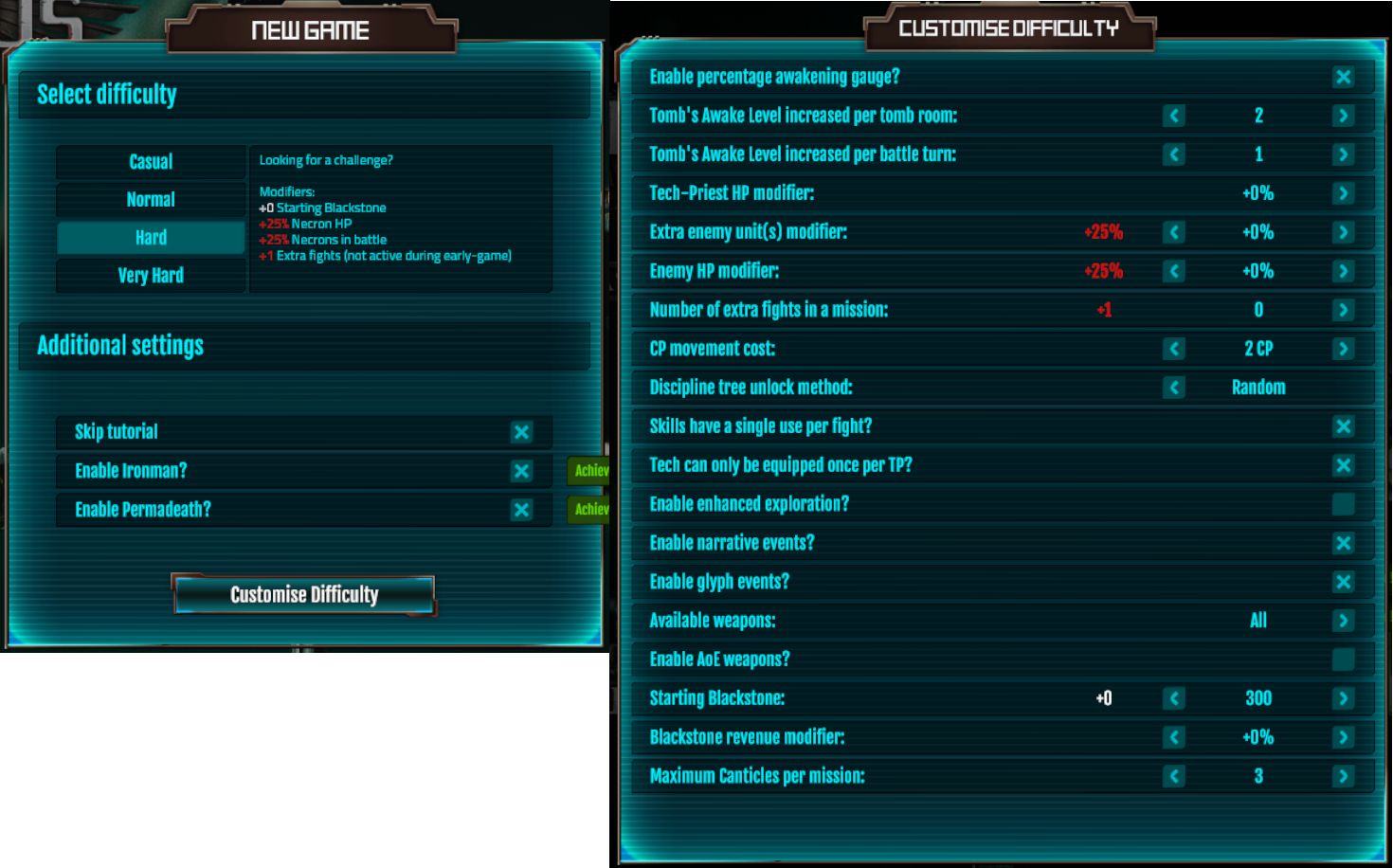1393x868 pixels.
Task: Change Discipline tree unlock method from Random
Action: tap(1172, 387)
